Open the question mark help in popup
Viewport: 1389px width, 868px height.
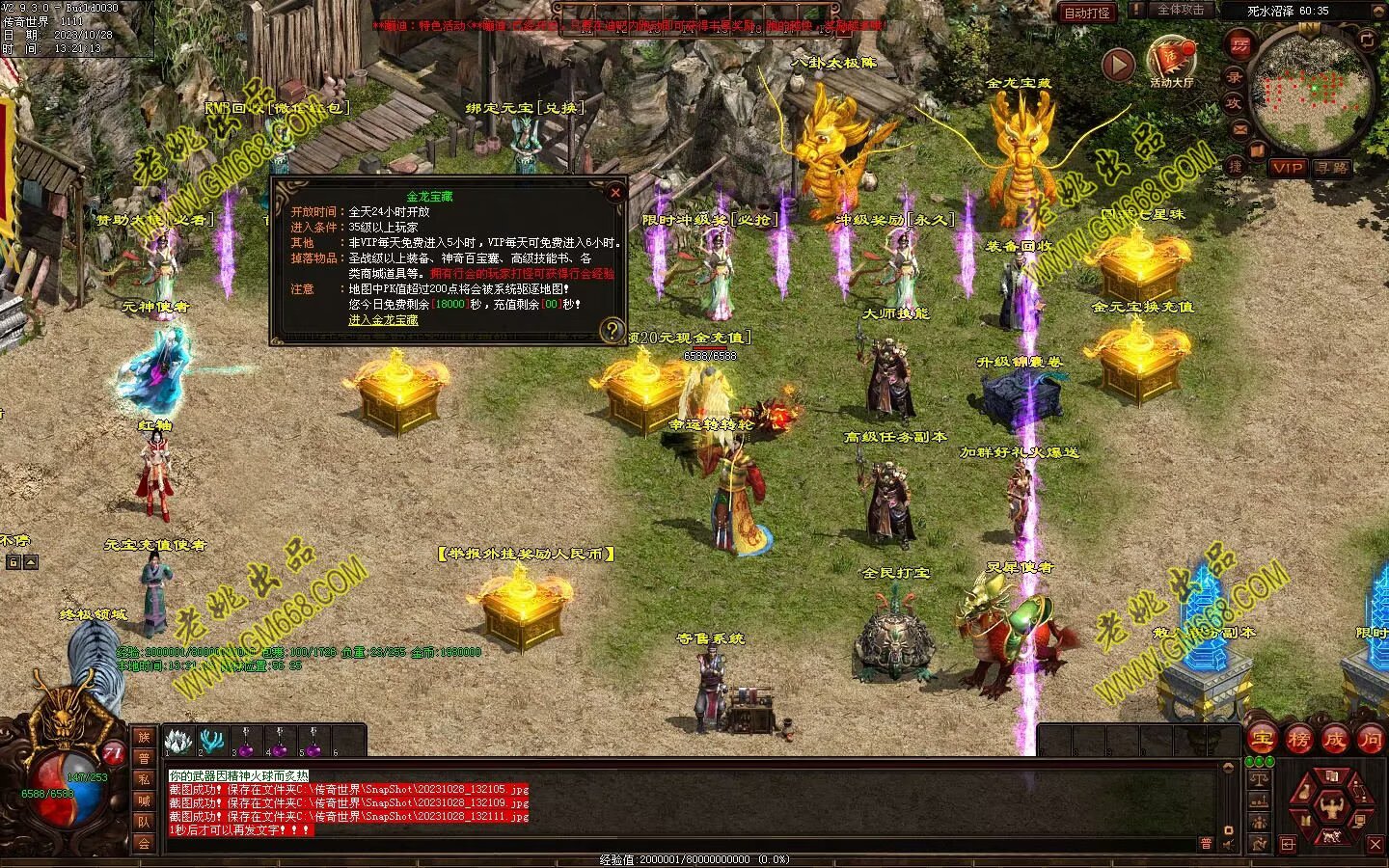[x=611, y=331]
